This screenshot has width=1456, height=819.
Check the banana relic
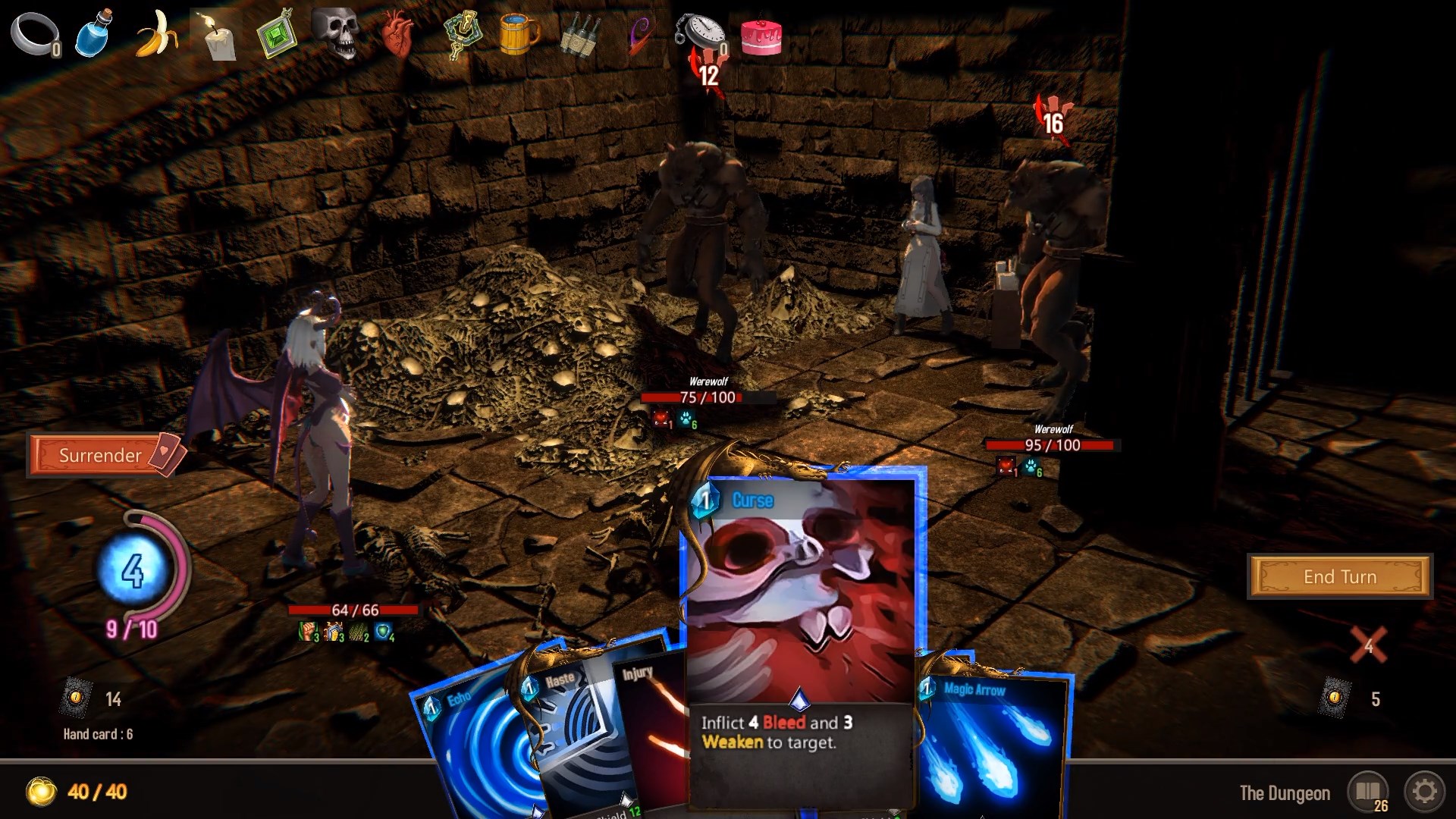pos(157,33)
